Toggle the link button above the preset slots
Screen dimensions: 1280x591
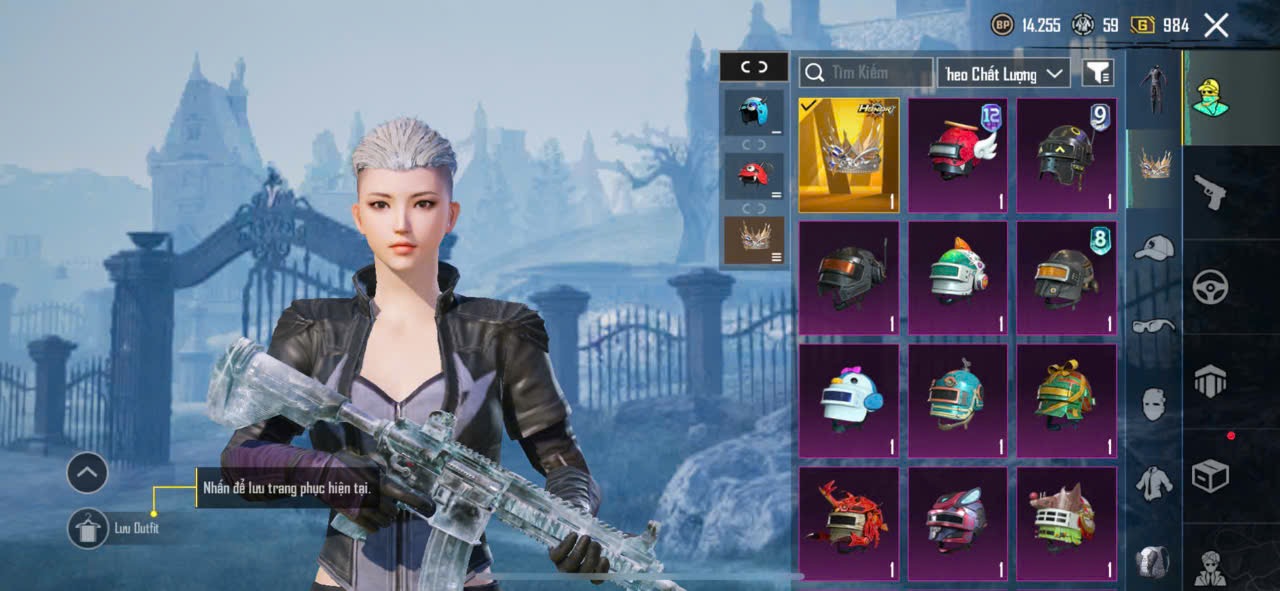click(x=754, y=67)
